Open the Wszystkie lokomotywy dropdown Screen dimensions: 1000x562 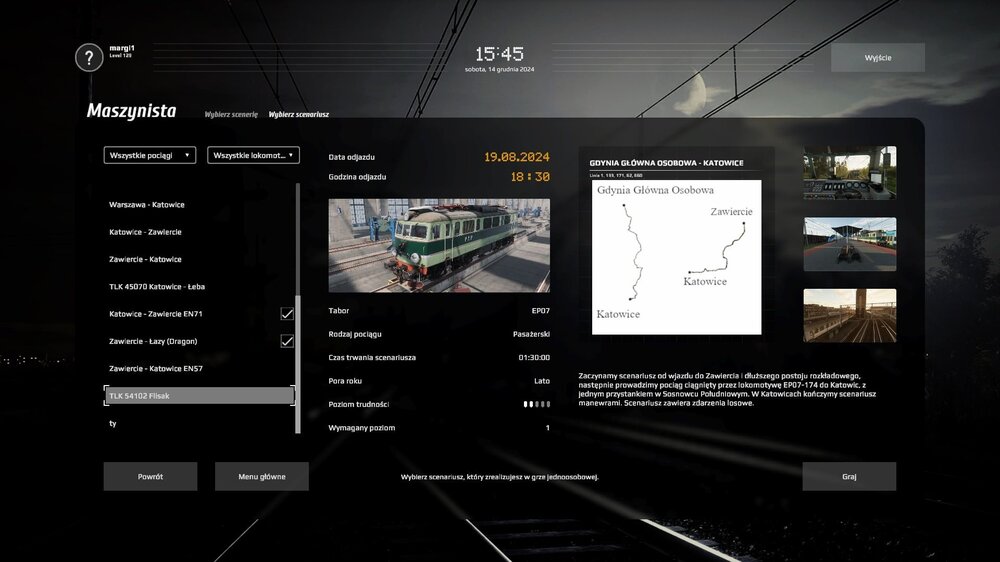tap(253, 155)
